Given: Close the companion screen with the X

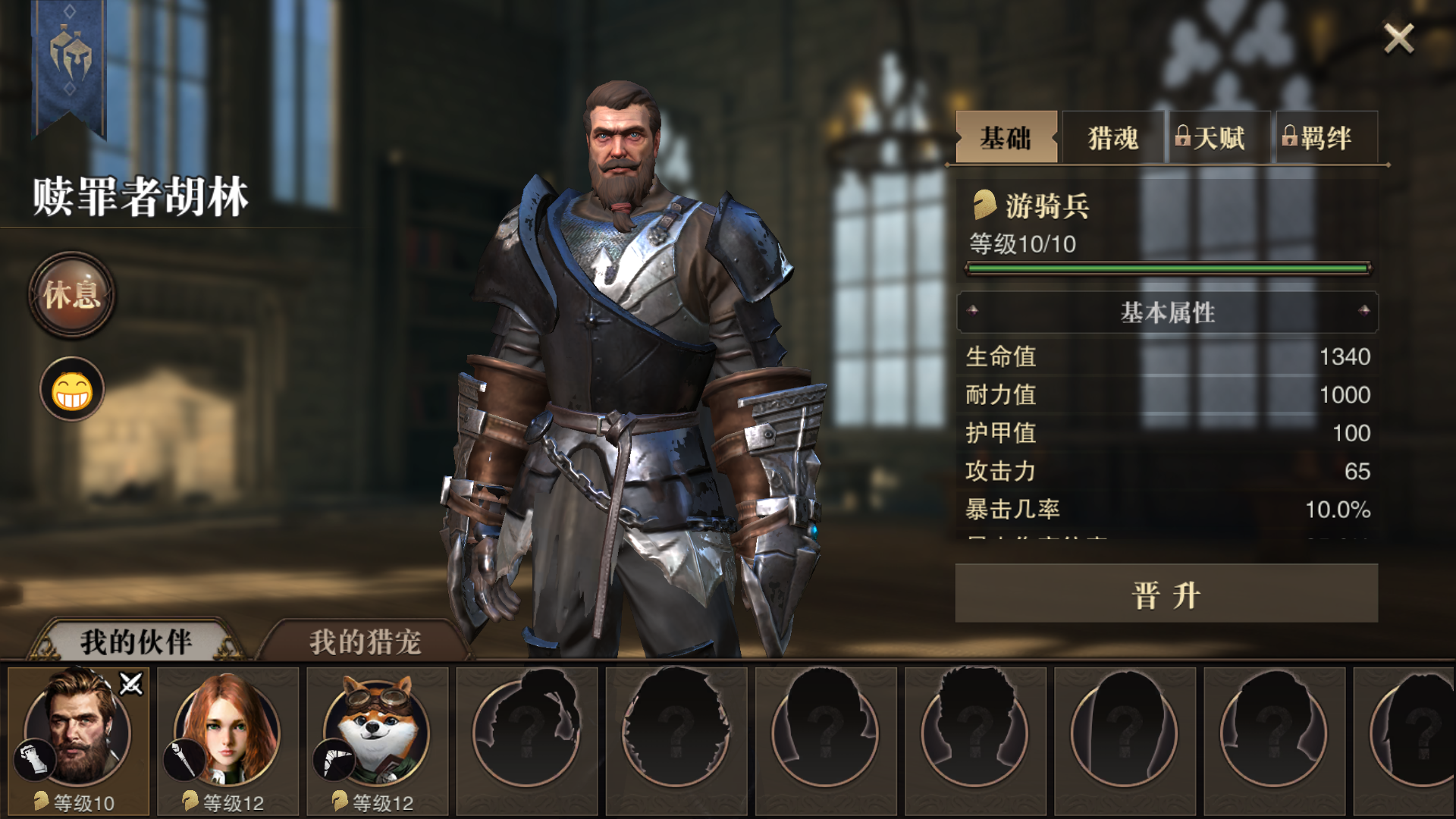Looking at the screenshot, I should (1398, 39).
